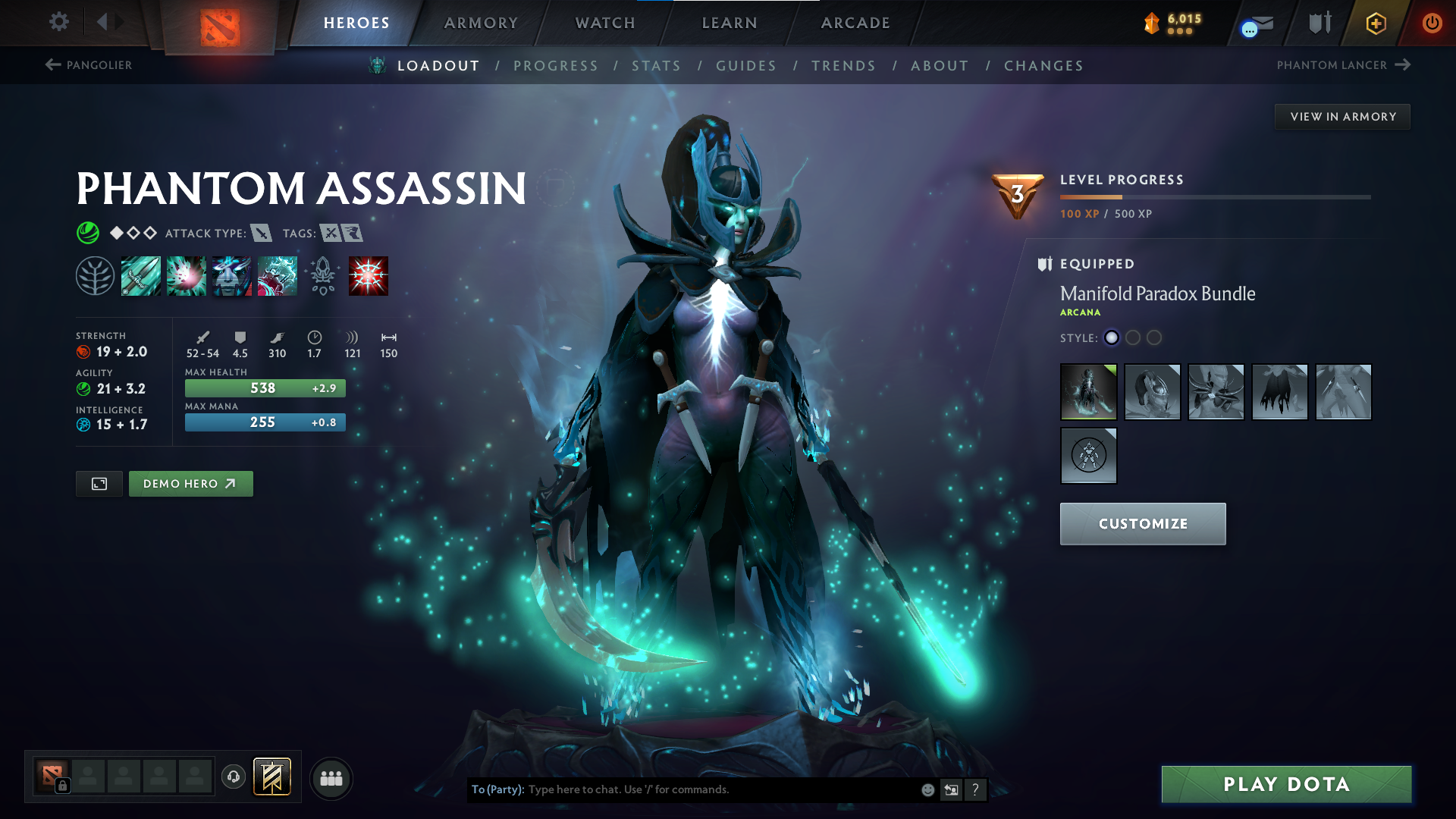
Task: View the Coup de Grace ultimate ability icon
Action: pos(368,275)
